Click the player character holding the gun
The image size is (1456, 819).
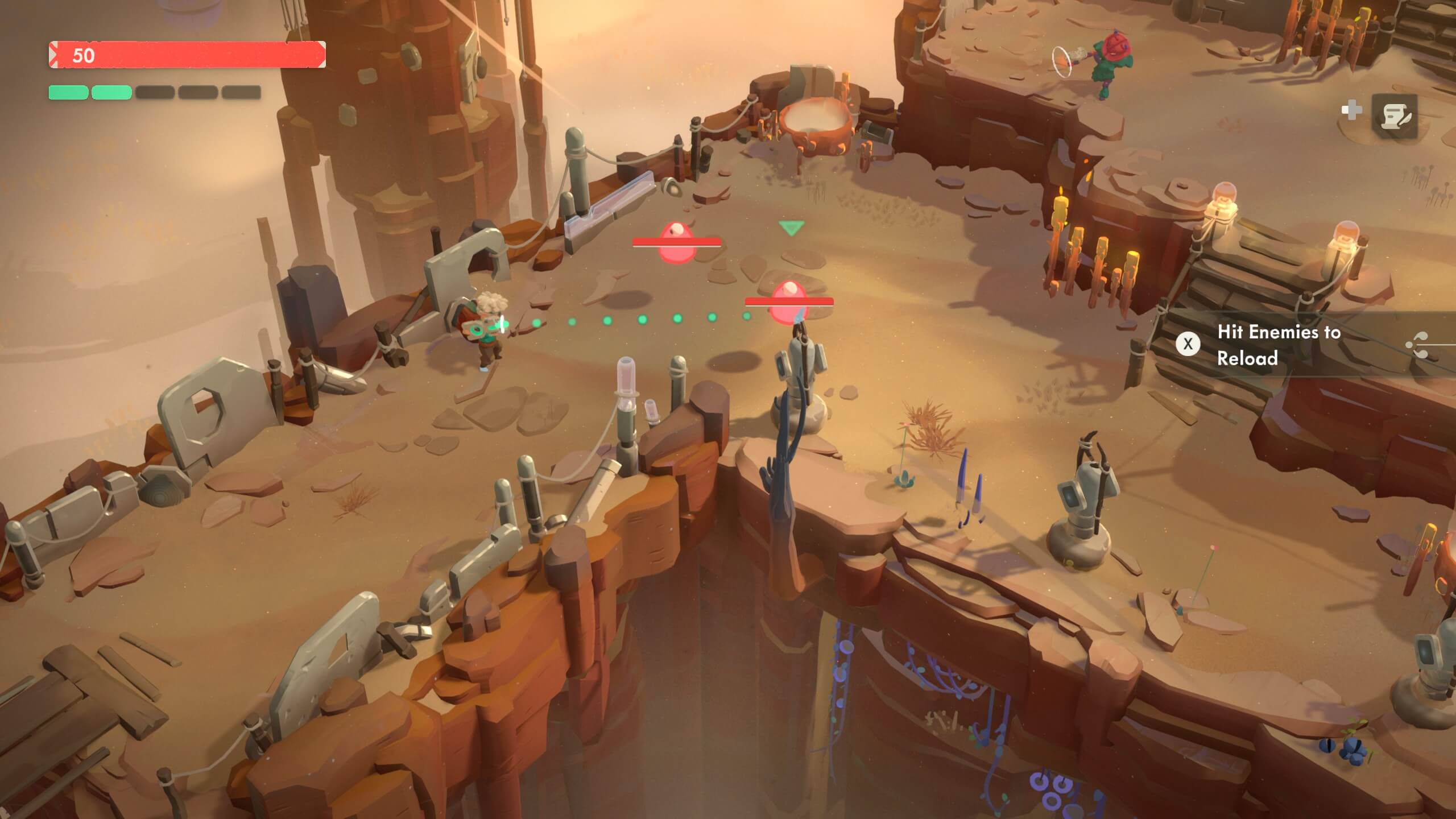486,336
